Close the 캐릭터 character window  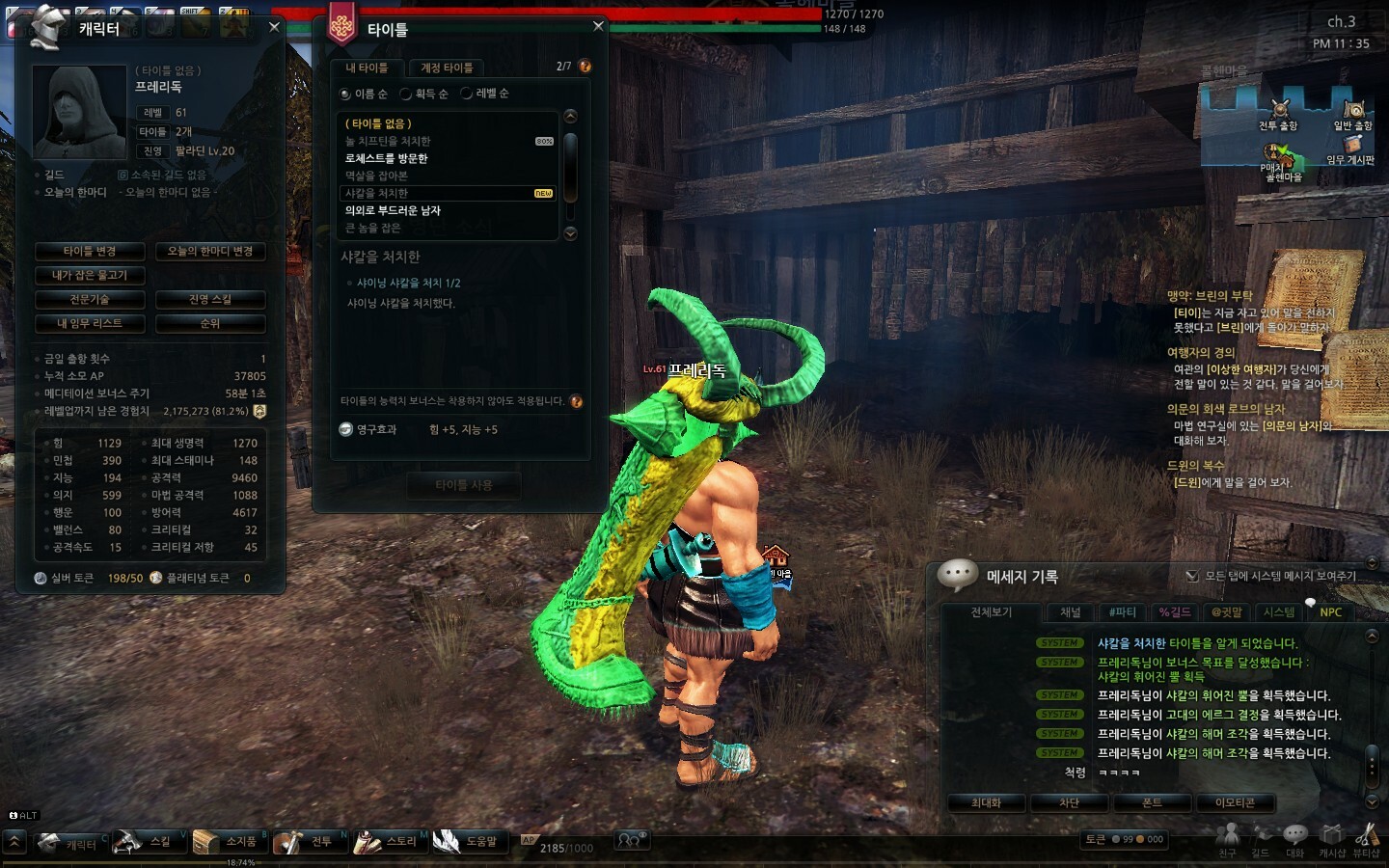(x=274, y=27)
